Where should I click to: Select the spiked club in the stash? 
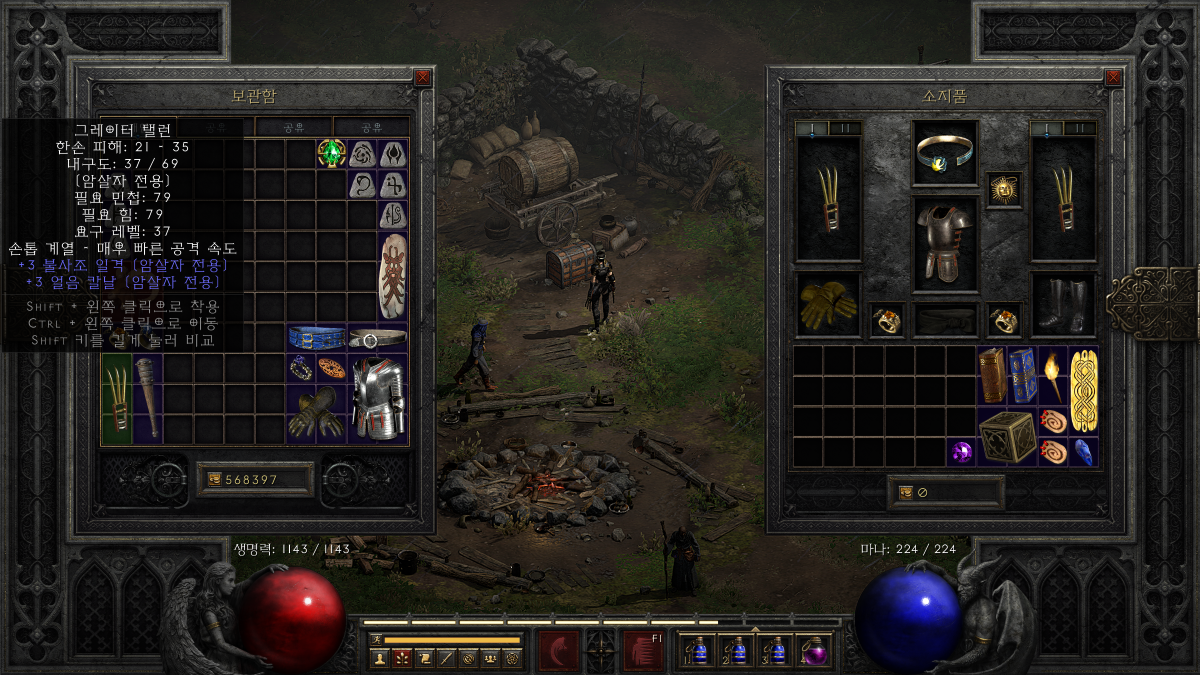pyautogui.click(x=146, y=399)
